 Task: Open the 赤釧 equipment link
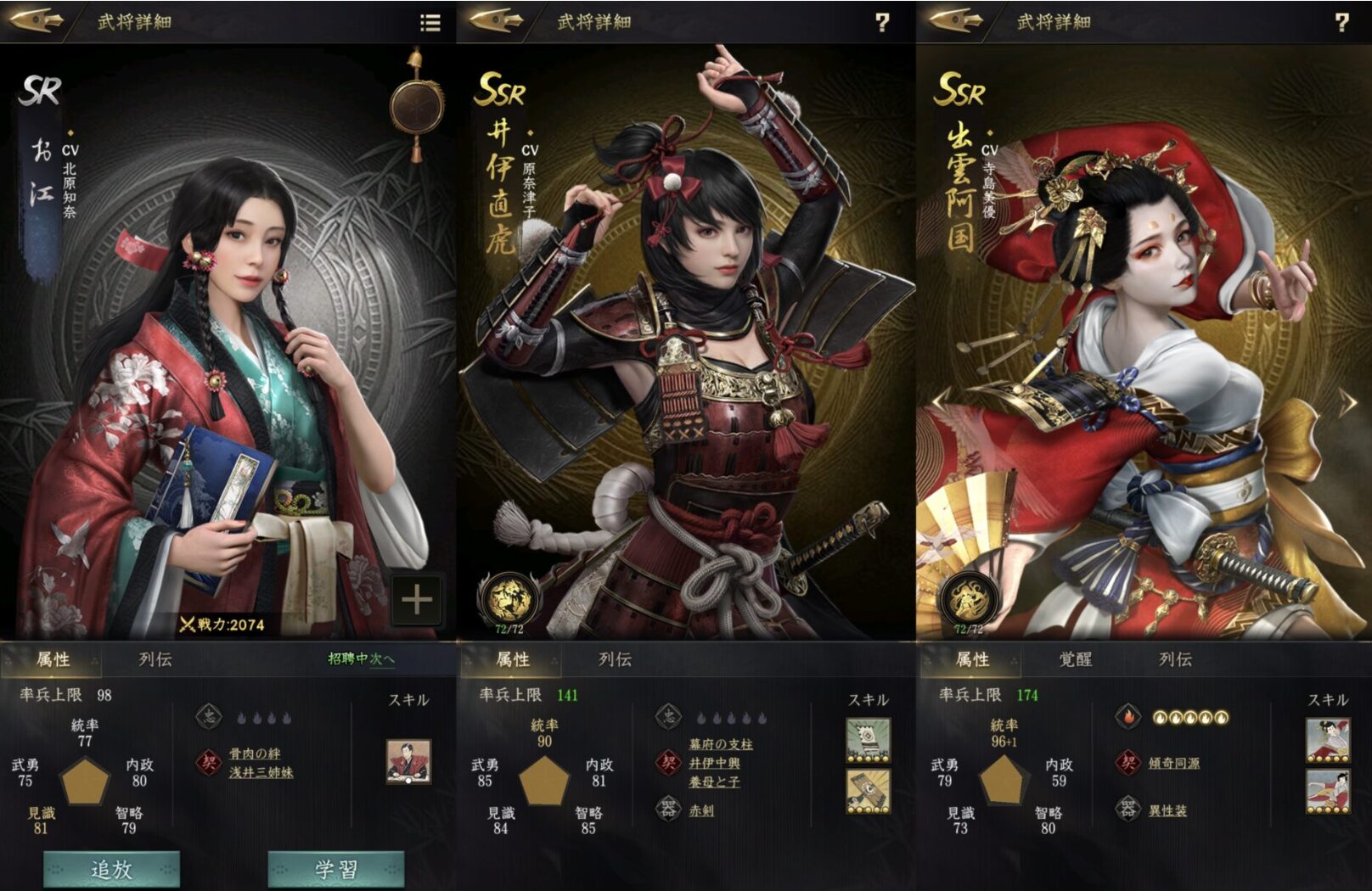701,810
